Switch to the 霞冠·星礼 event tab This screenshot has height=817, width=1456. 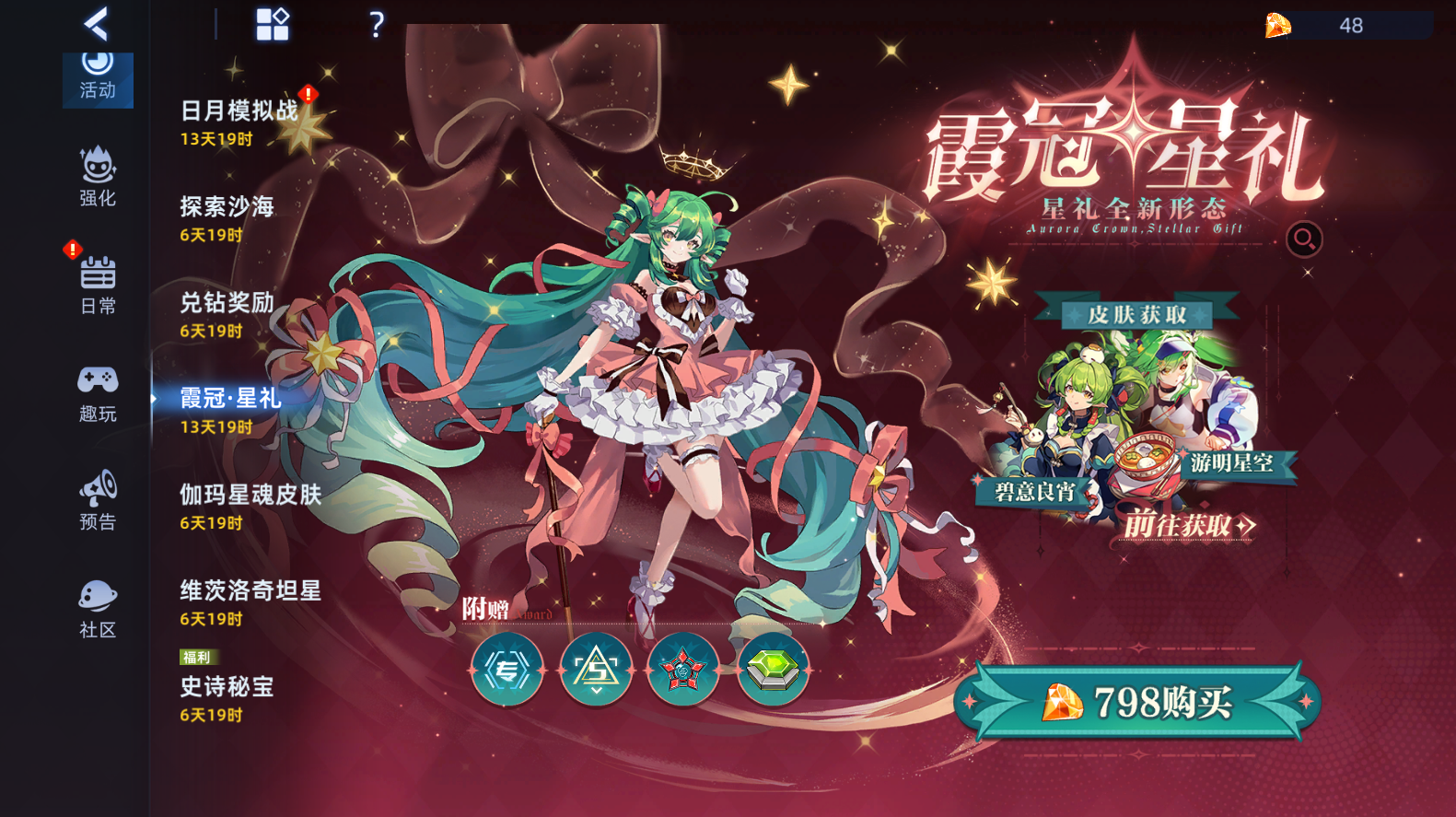pyautogui.click(x=232, y=399)
